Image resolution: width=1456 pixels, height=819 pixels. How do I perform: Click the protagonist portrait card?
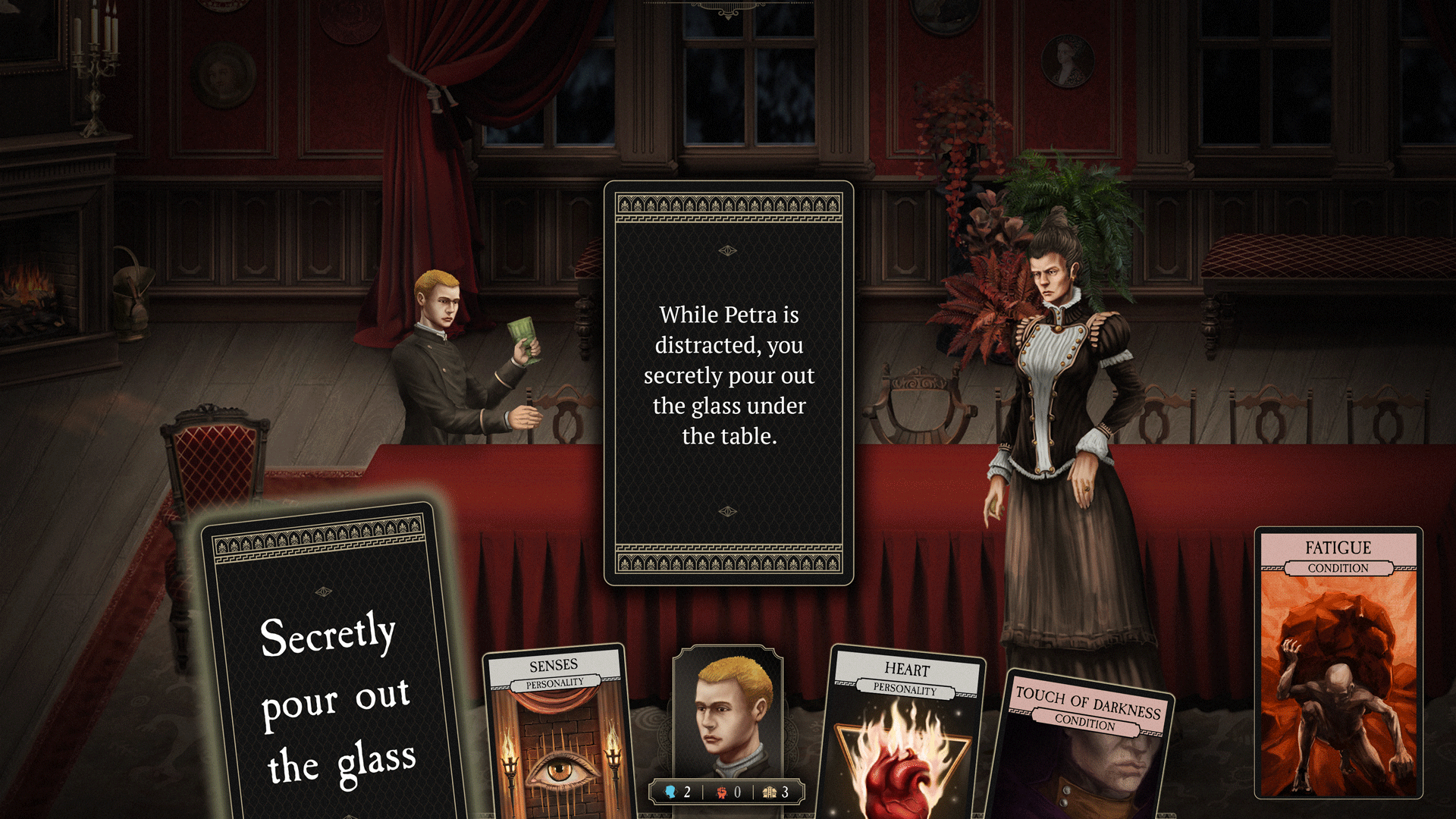(x=728, y=713)
